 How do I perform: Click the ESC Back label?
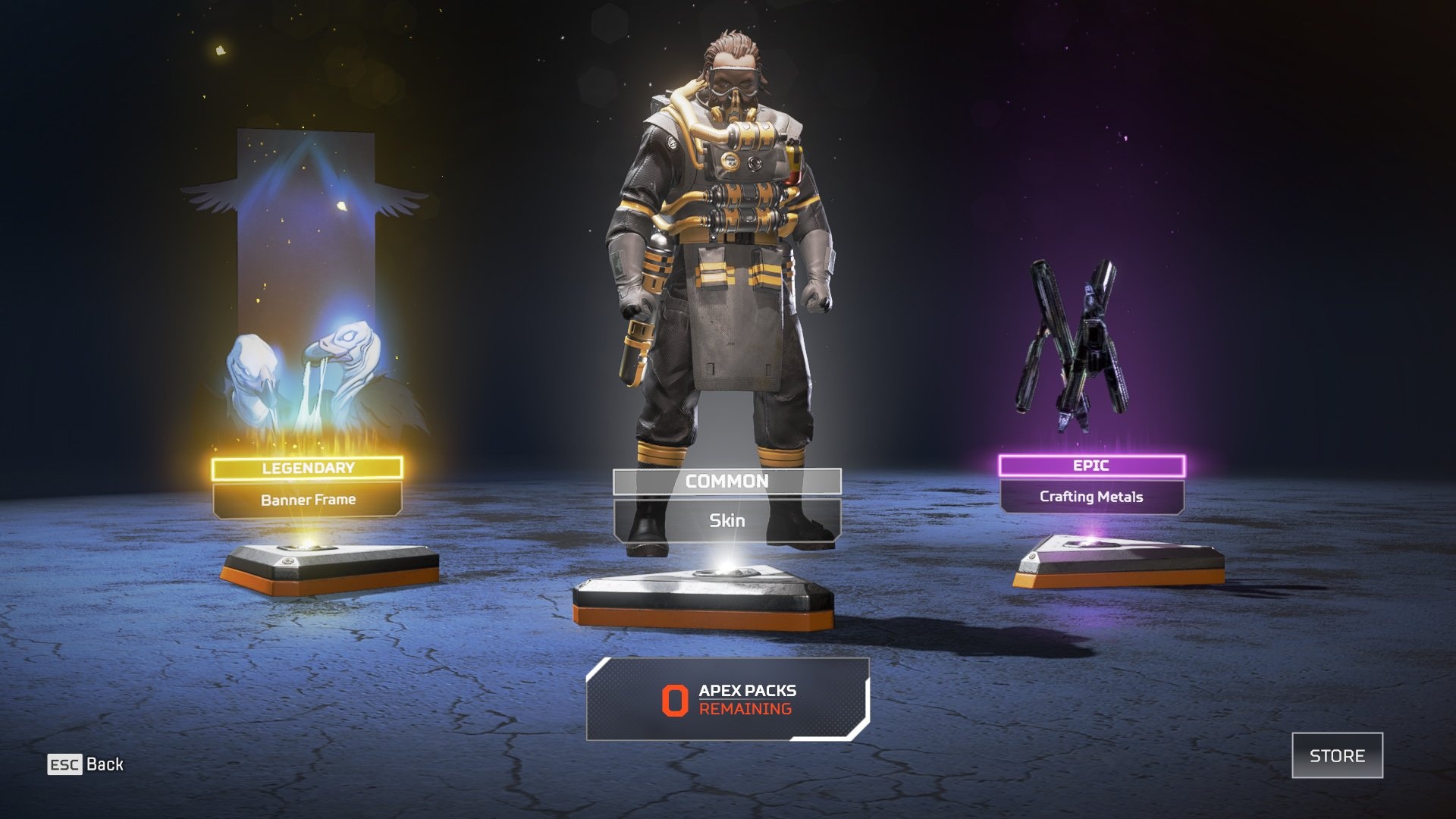tap(83, 765)
